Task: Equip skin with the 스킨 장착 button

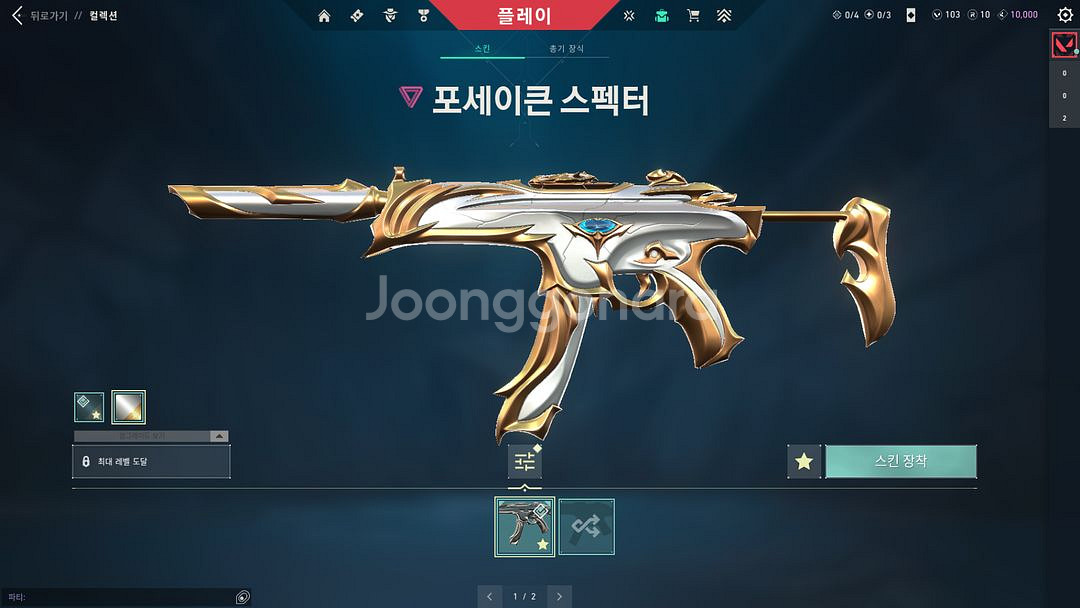Action: click(x=900, y=461)
